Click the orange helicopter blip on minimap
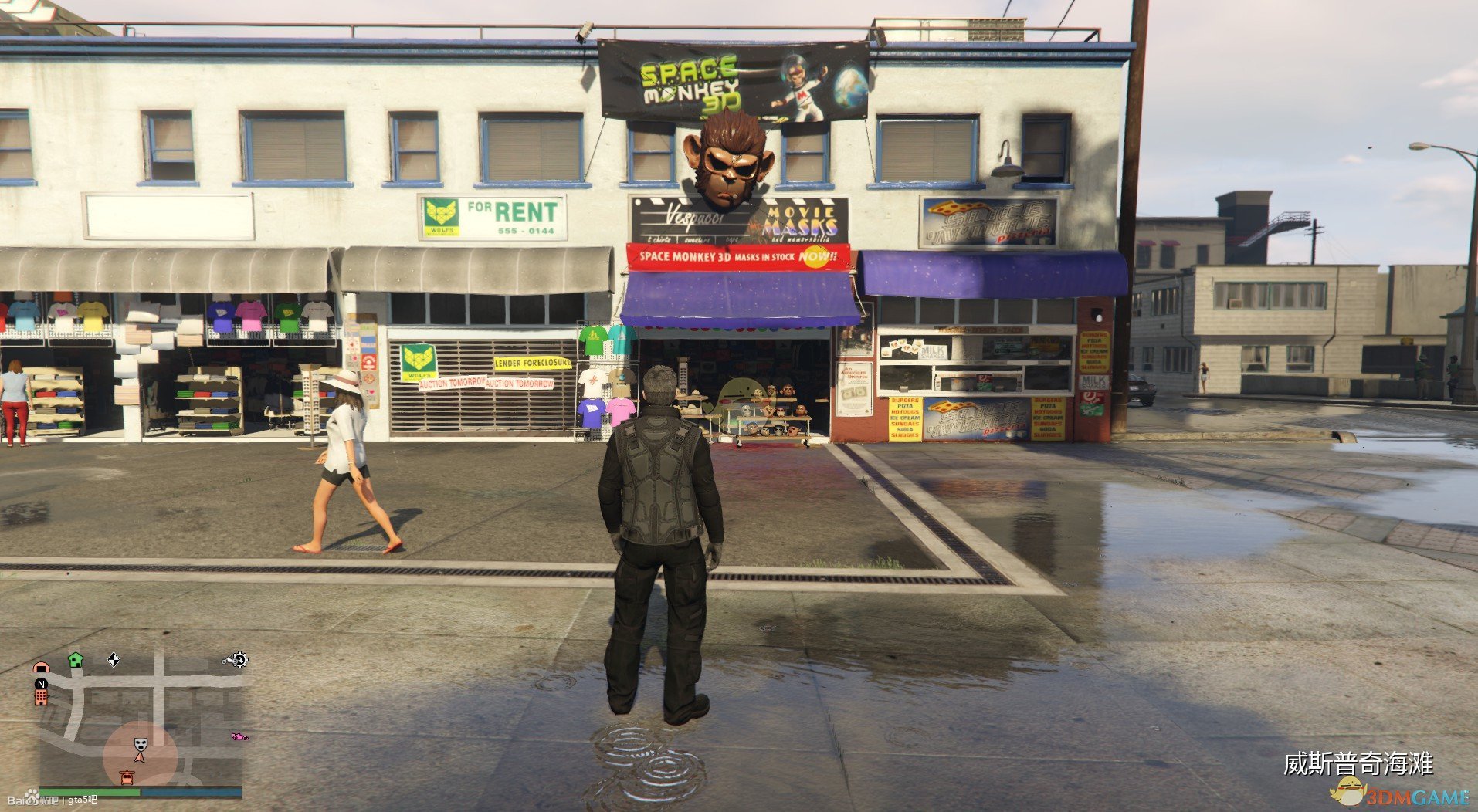Image resolution: width=1478 pixels, height=812 pixels. (127, 776)
